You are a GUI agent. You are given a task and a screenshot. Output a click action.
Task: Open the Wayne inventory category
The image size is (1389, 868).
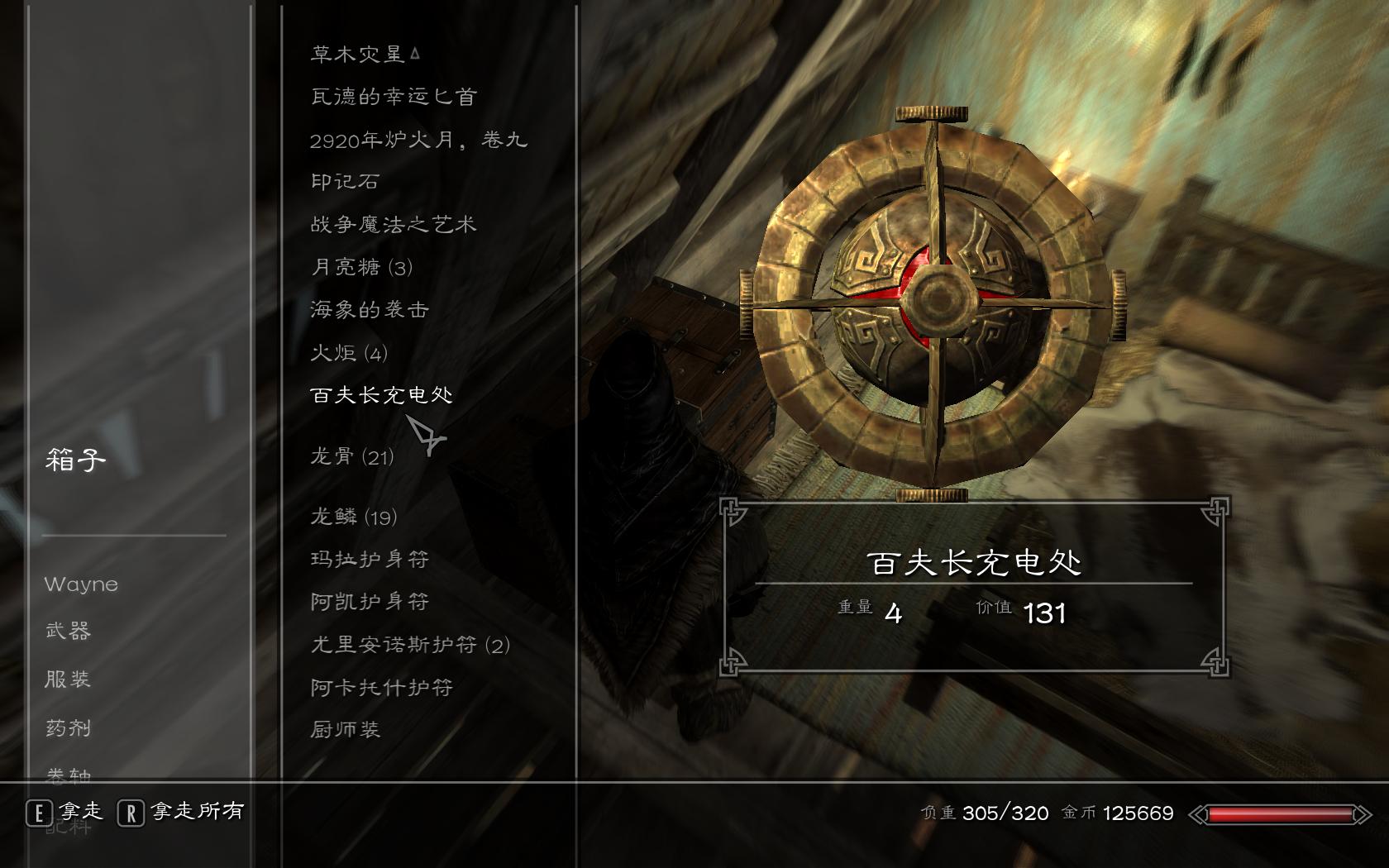point(81,584)
